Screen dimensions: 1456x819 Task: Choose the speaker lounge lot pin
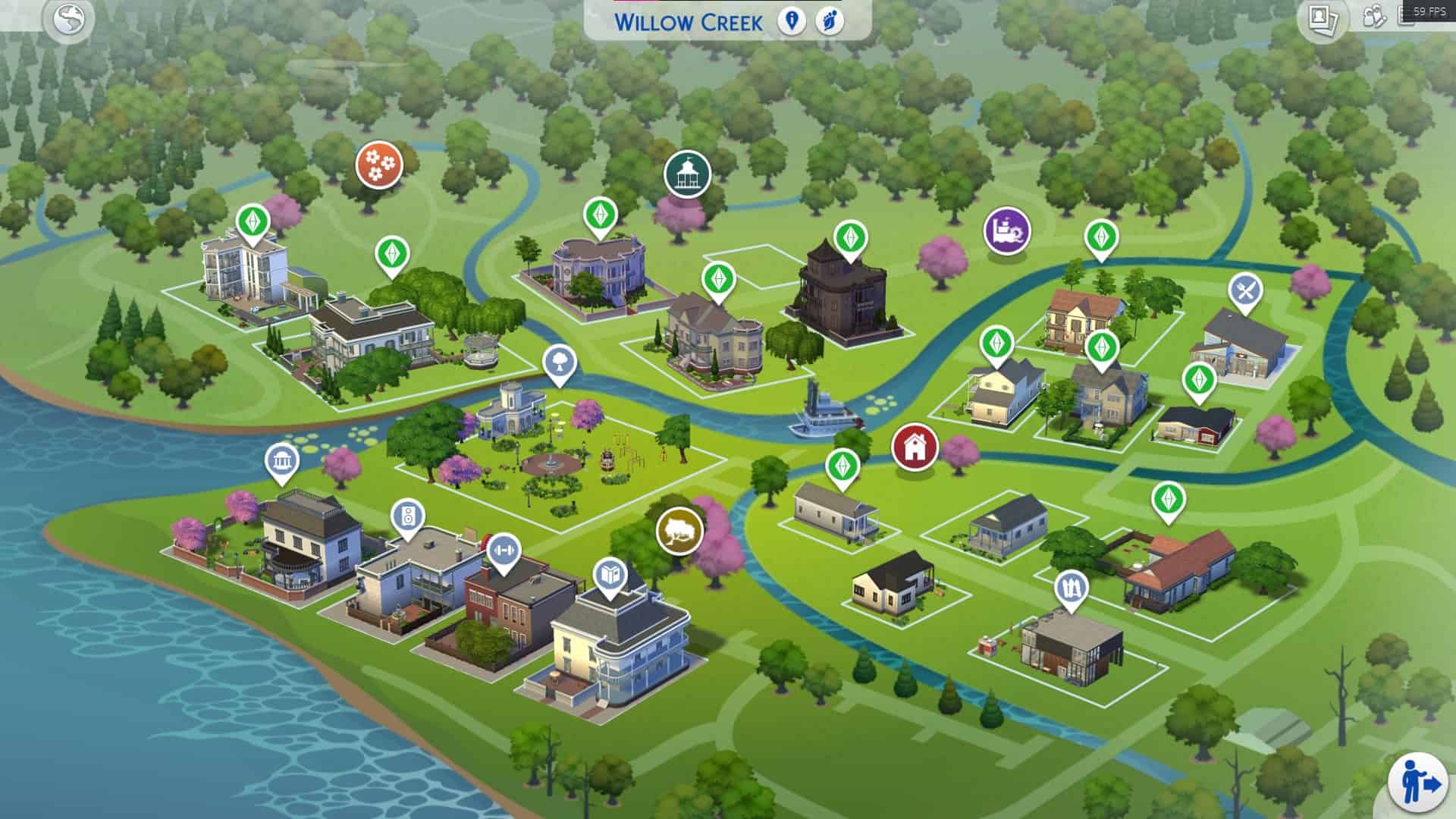[x=408, y=517]
